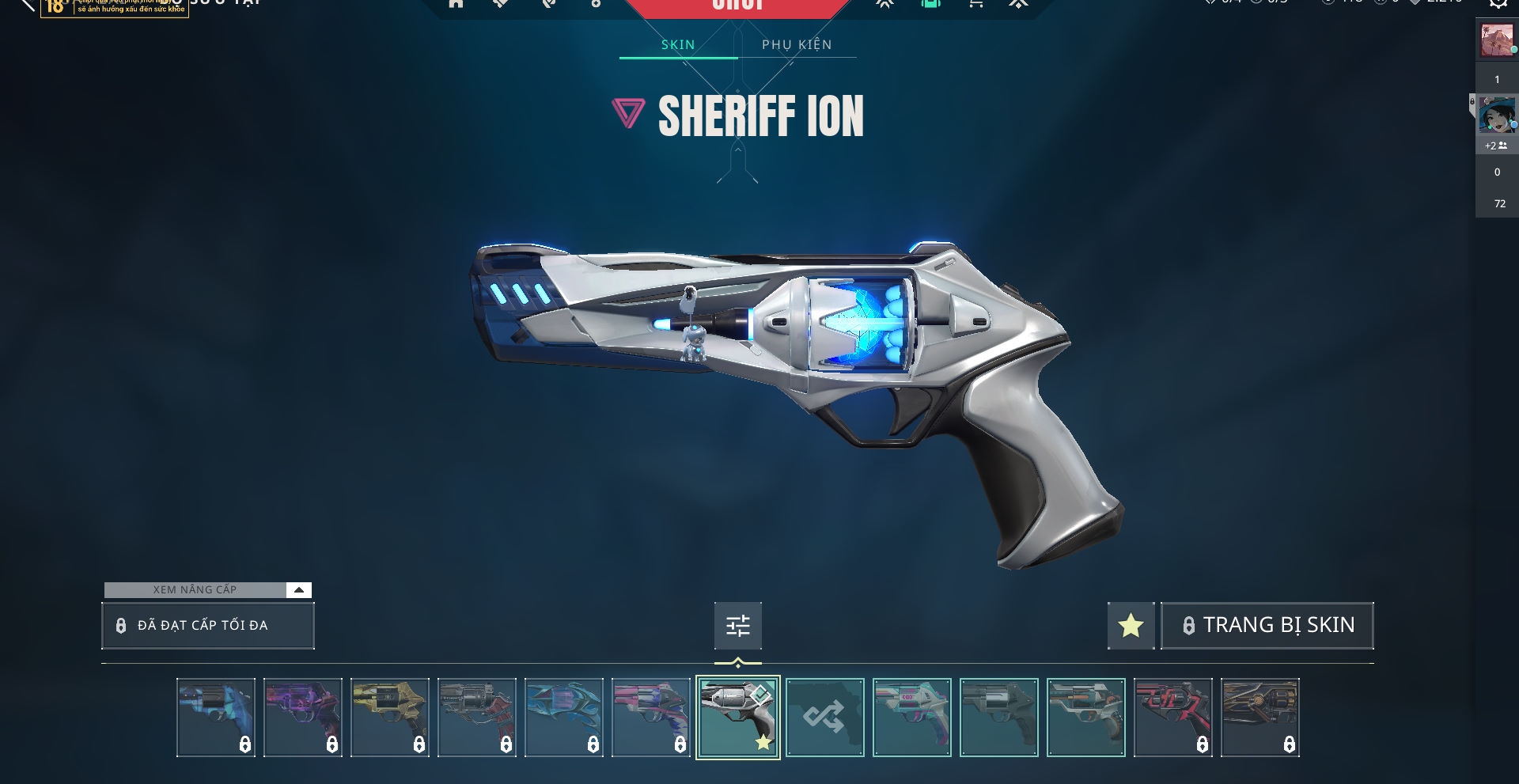Expand the +2 party members indicator
This screenshot has width=1519, height=784.
(1495, 146)
